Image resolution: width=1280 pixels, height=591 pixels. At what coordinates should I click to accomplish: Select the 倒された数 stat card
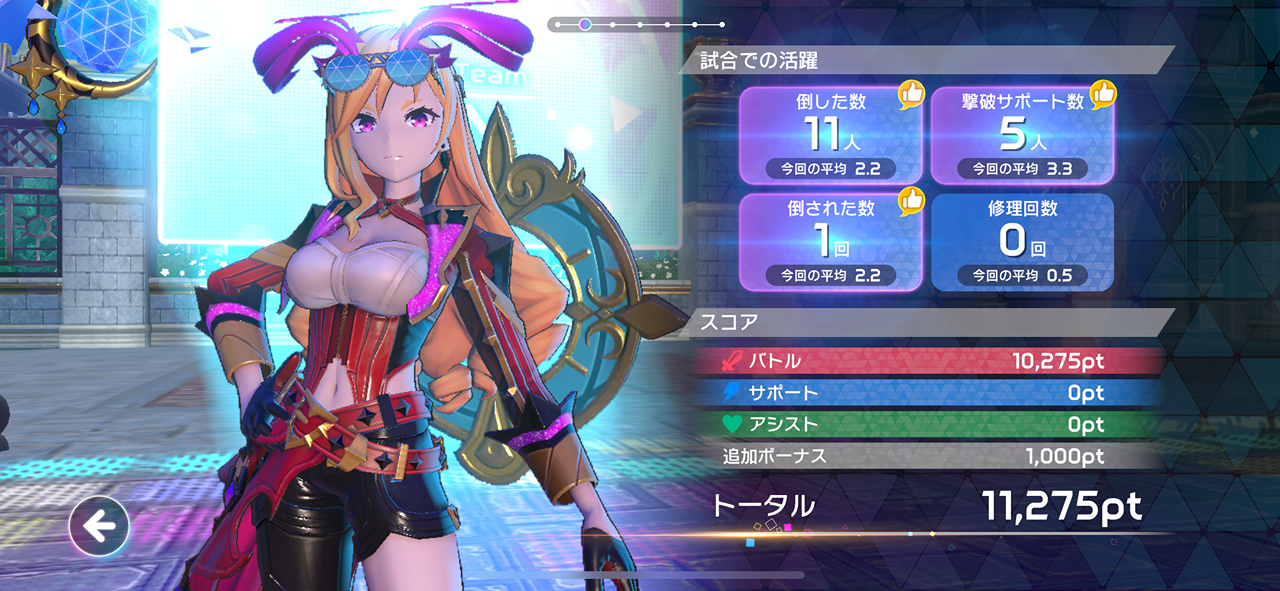point(830,242)
